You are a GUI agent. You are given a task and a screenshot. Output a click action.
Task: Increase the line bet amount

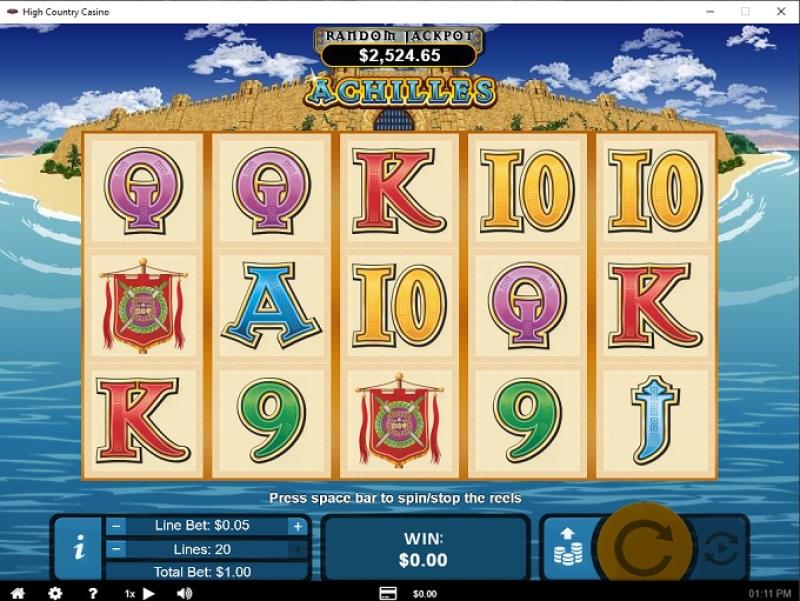click(x=297, y=526)
